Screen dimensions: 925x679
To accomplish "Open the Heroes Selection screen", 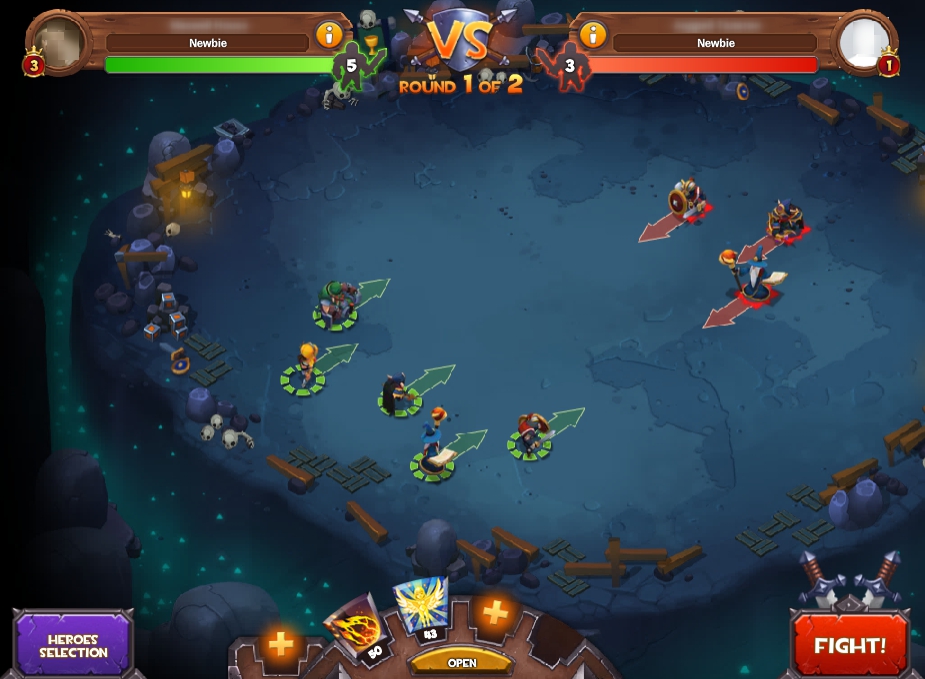I will pyautogui.click(x=74, y=645).
